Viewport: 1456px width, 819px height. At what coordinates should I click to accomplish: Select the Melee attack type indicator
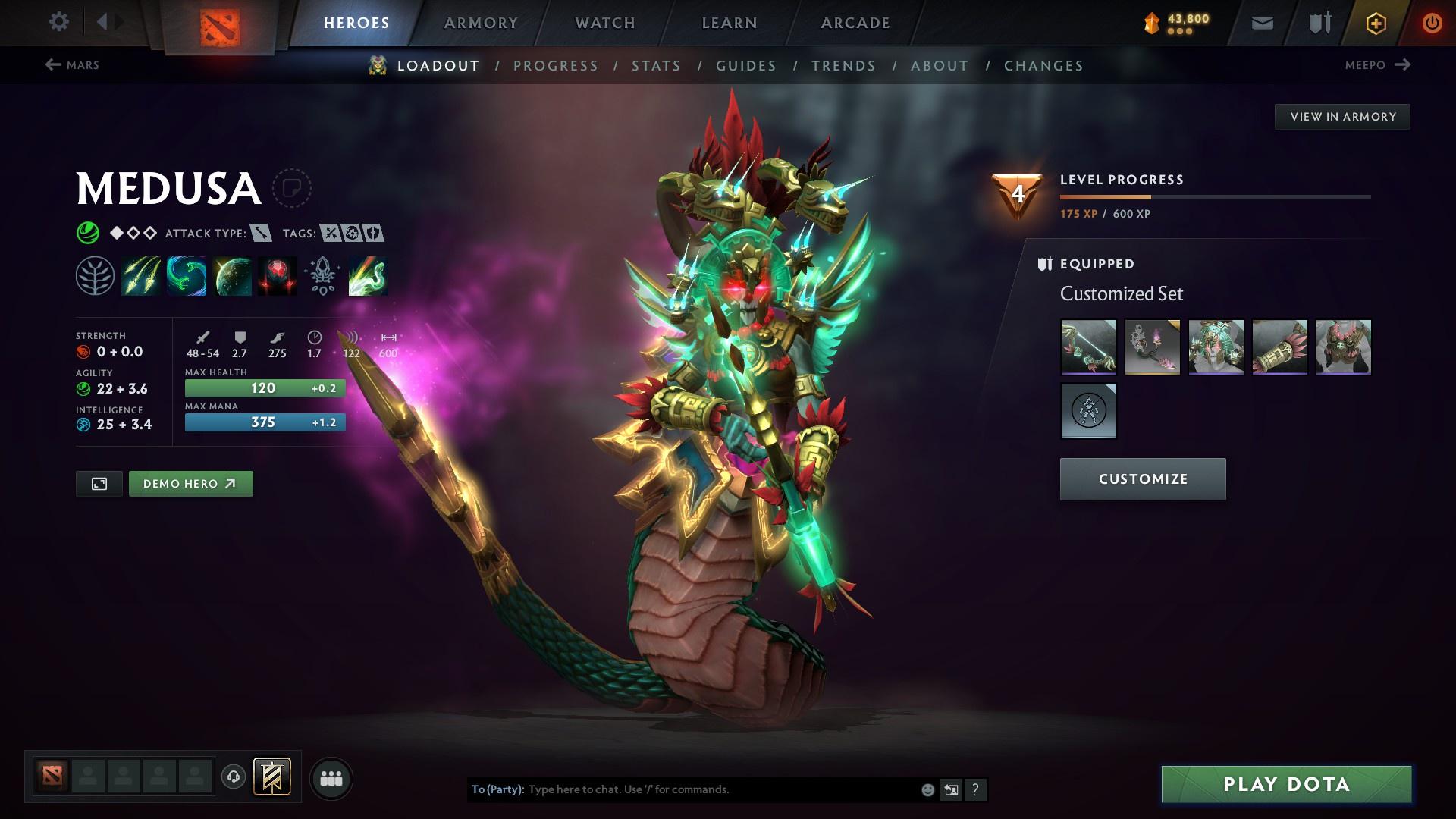pos(261,234)
